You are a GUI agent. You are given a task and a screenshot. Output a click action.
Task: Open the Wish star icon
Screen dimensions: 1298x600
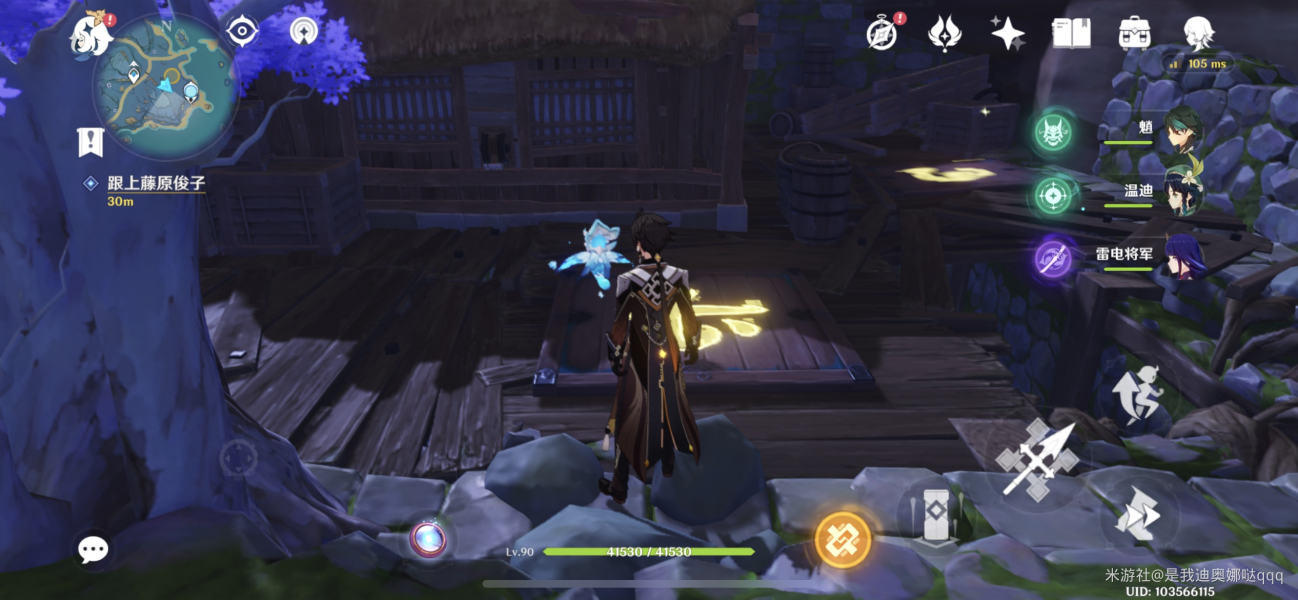[x=1007, y=34]
